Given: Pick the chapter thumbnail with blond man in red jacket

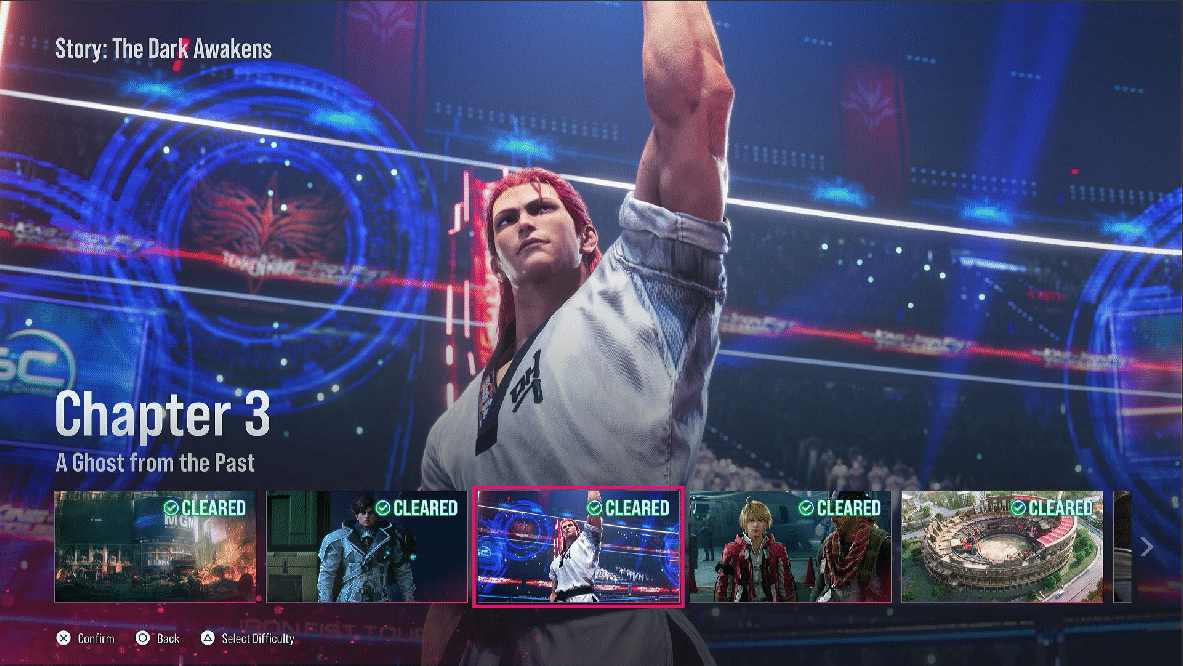Looking at the screenshot, I should (x=789, y=546).
